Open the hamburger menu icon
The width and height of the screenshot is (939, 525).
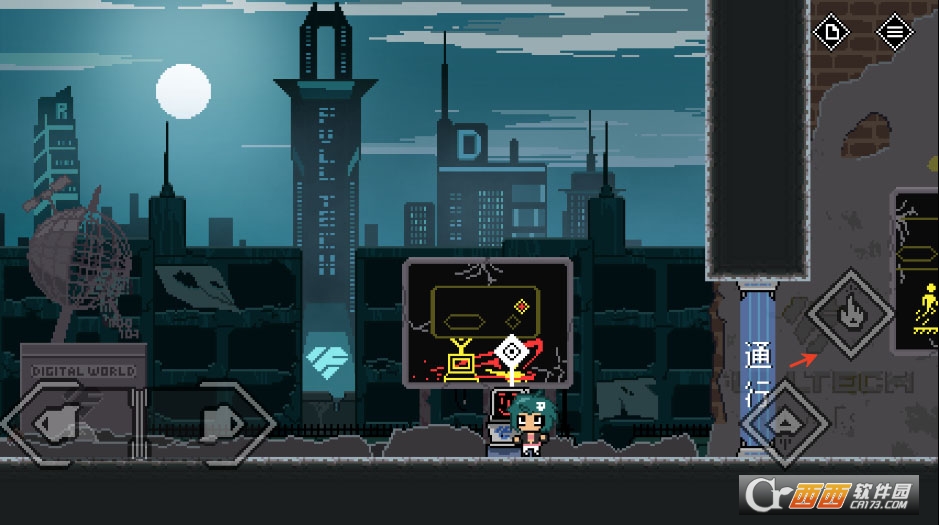coord(894,33)
